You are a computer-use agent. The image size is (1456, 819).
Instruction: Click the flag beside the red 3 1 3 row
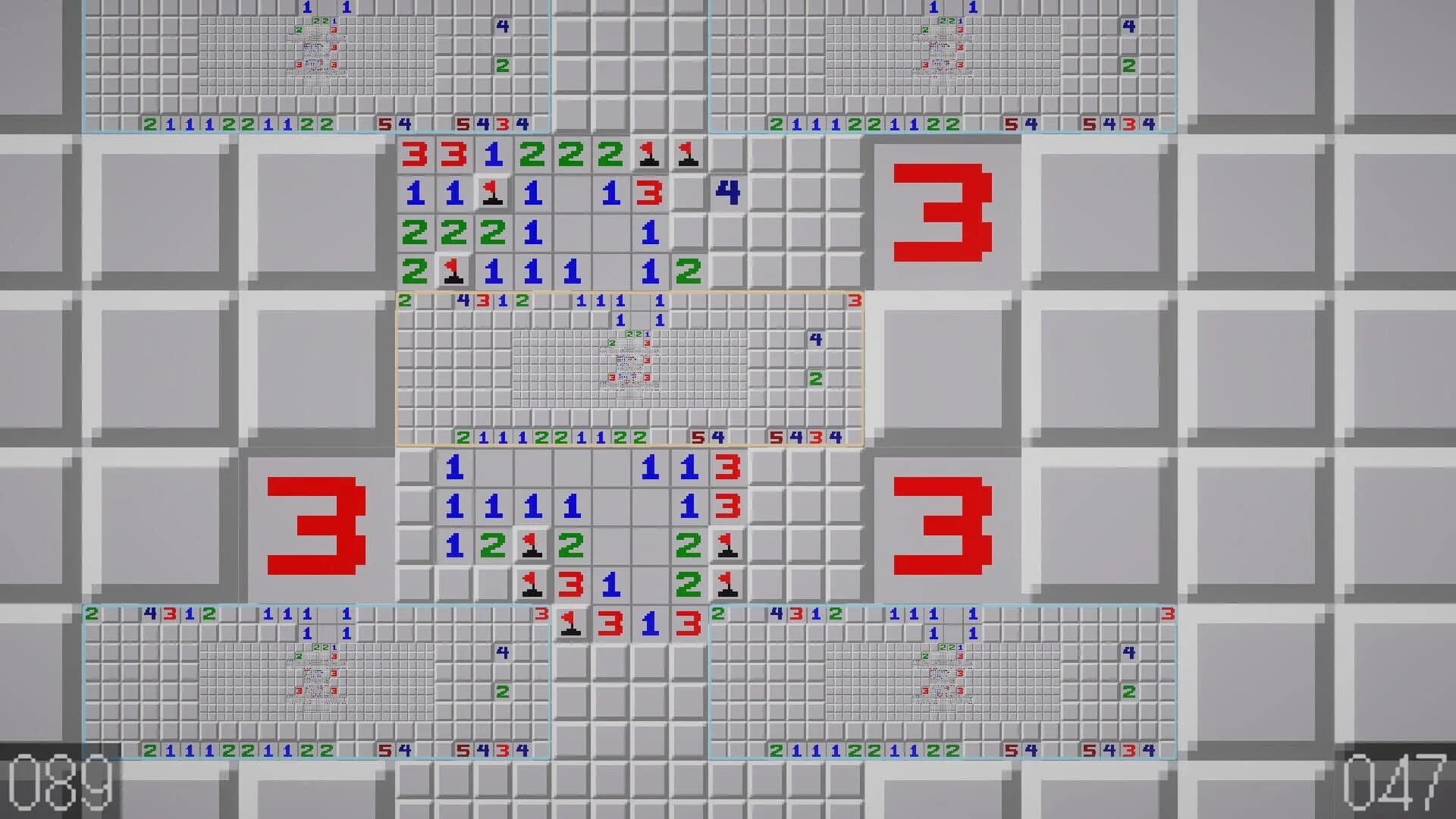(x=571, y=623)
